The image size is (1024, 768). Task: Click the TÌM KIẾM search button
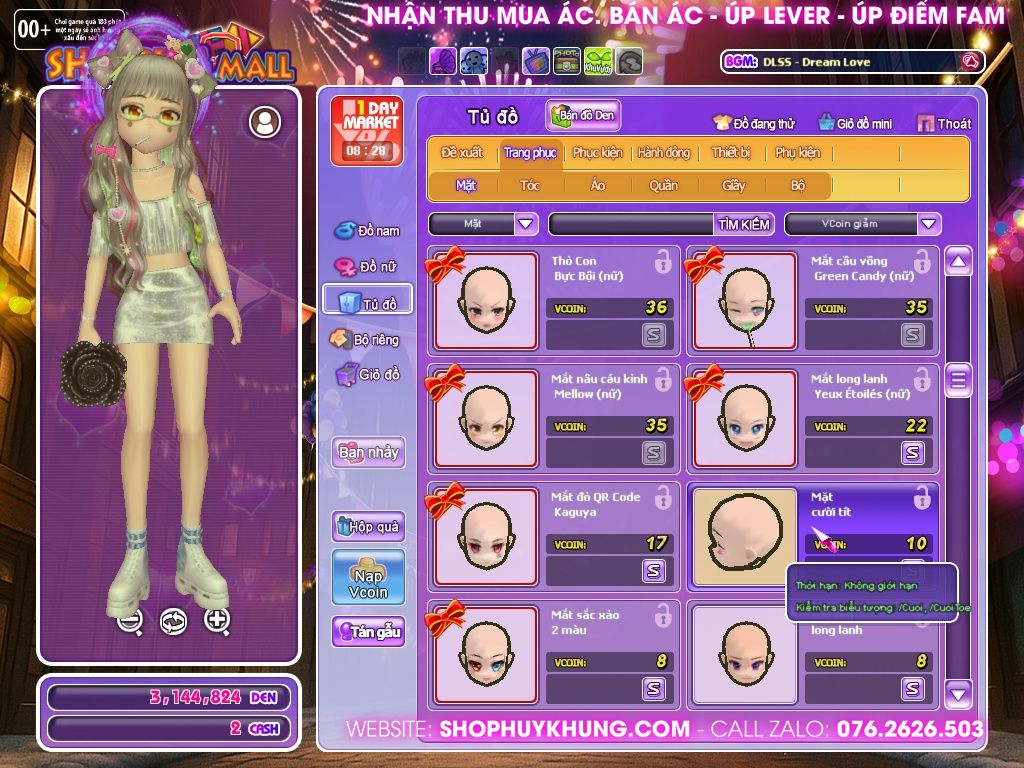[744, 224]
